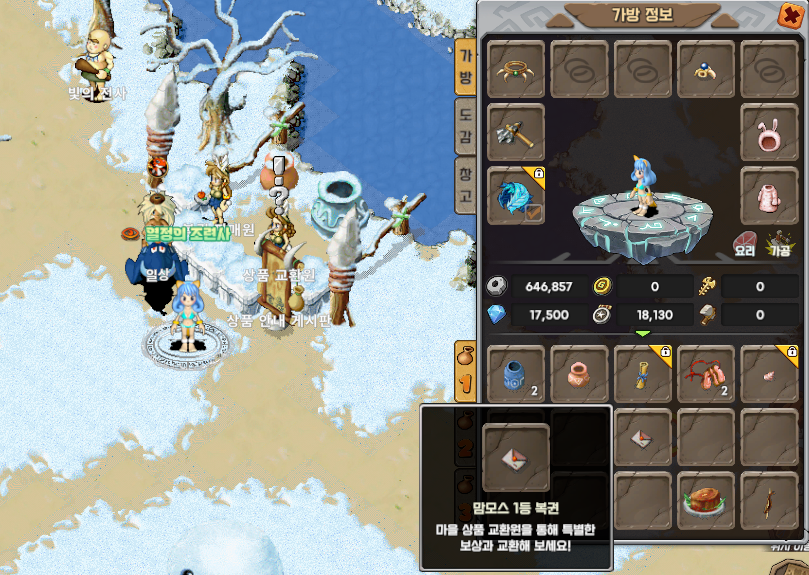Open the 창고 storage tab
The width and height of the screenshot is (809, 575).
tap(465, 184)
